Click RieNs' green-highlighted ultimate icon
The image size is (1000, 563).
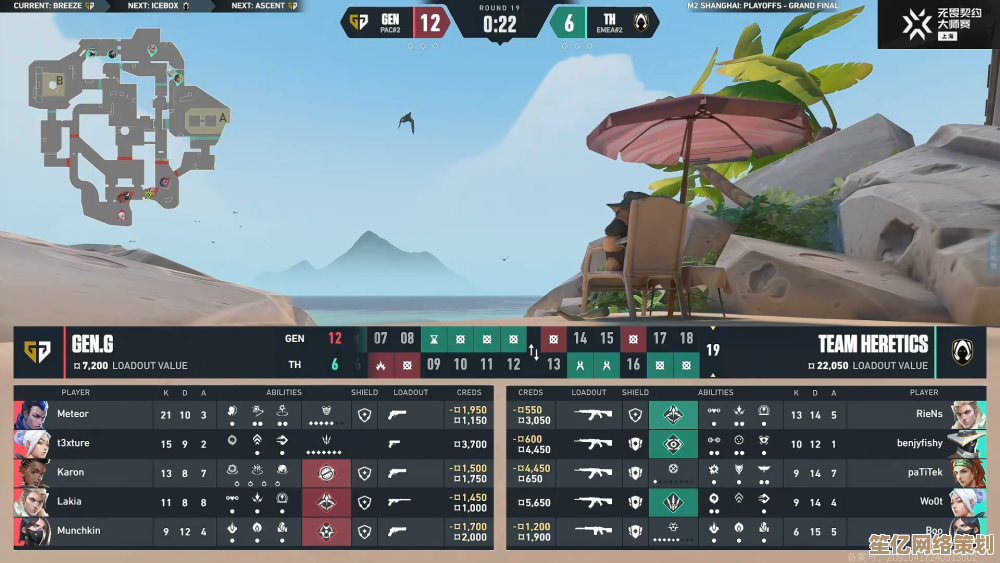coord(673,414)
